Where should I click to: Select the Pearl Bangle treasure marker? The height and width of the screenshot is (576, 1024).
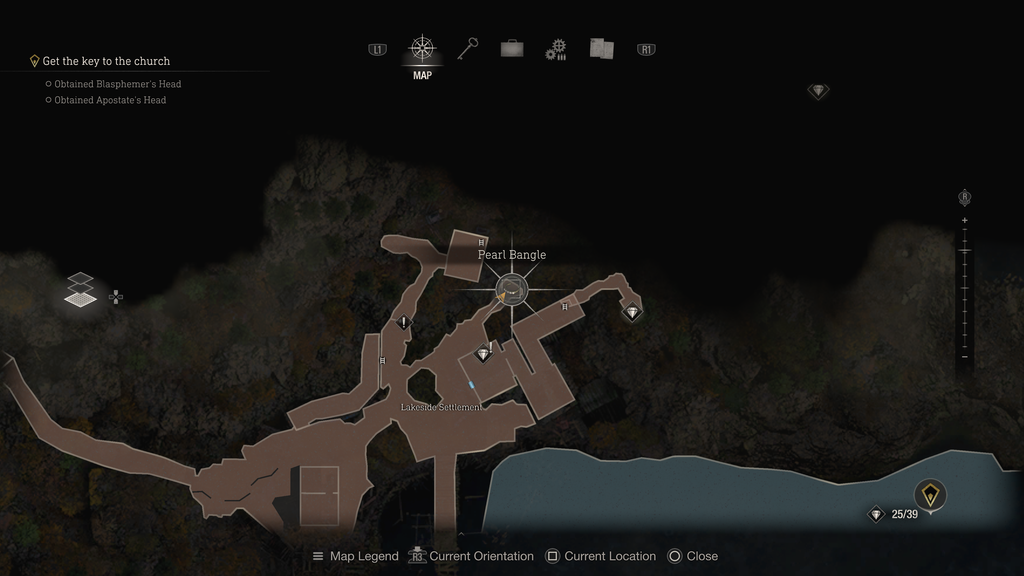click(x=512, y=290)
